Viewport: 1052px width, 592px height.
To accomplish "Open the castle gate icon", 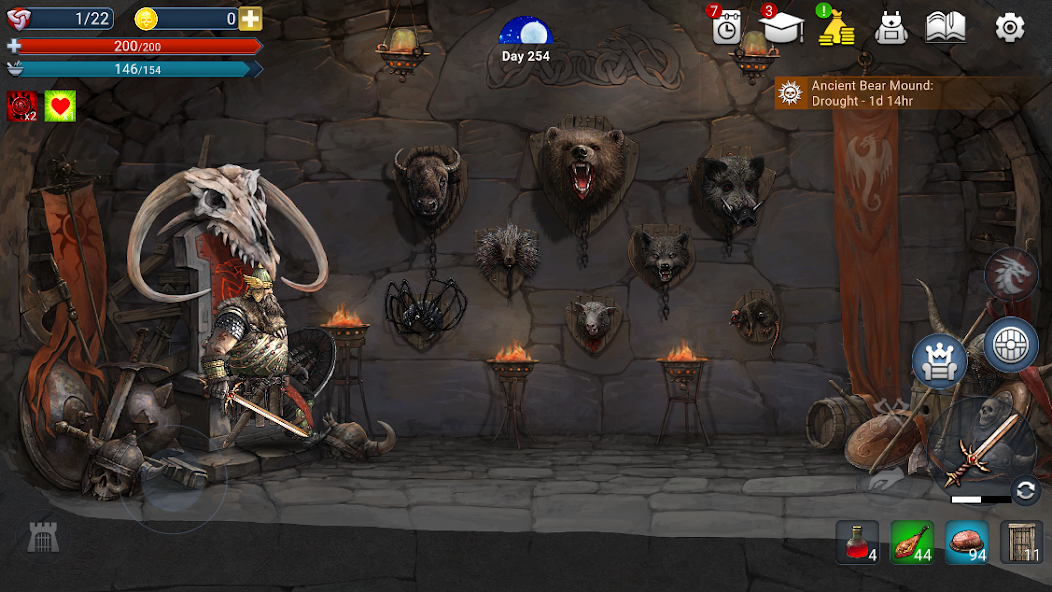I will click(x=43, y=538).
